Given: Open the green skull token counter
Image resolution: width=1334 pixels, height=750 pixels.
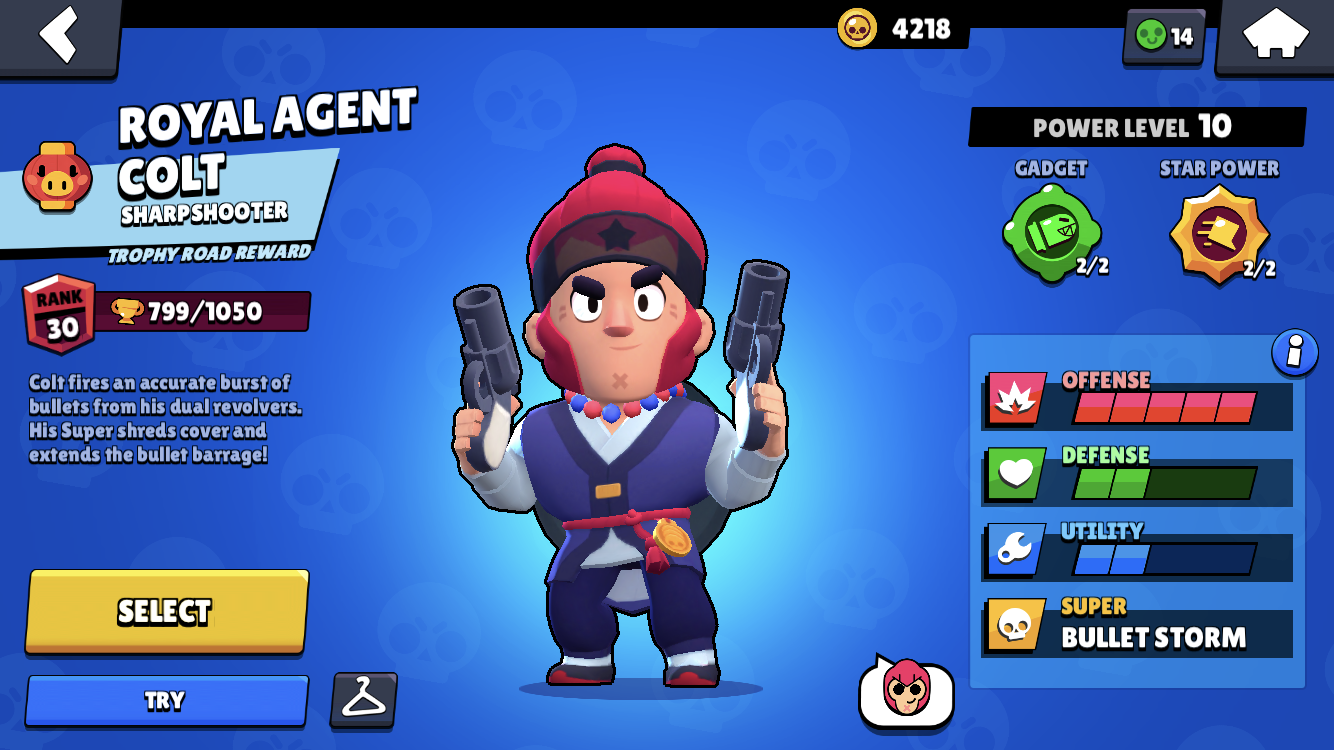Looking at the screenshot, I should pyautogui.click(x=1164, y=36).
